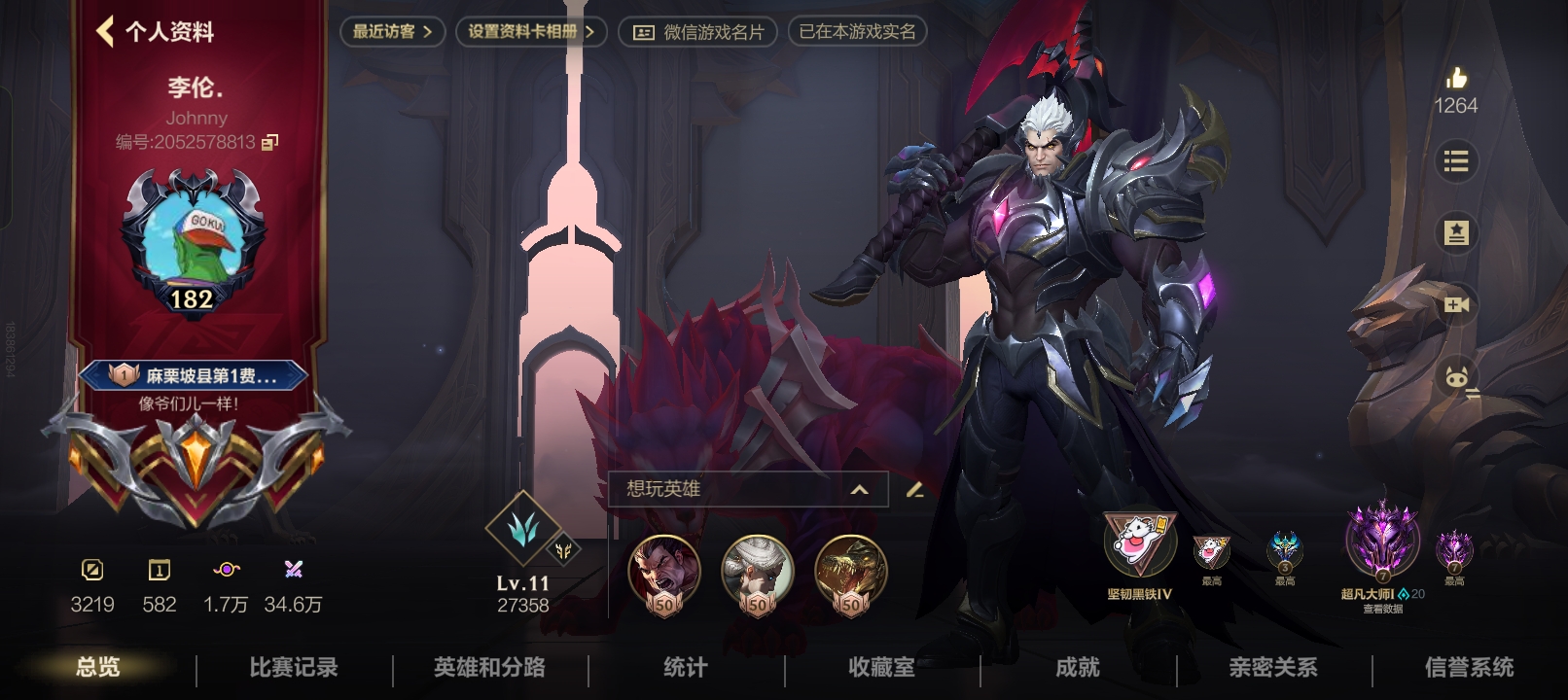The width and height of the screenshot is (1568, 700).
Task: Switch to the 英雄和分路 tab
Action: [x=489, y=668]
